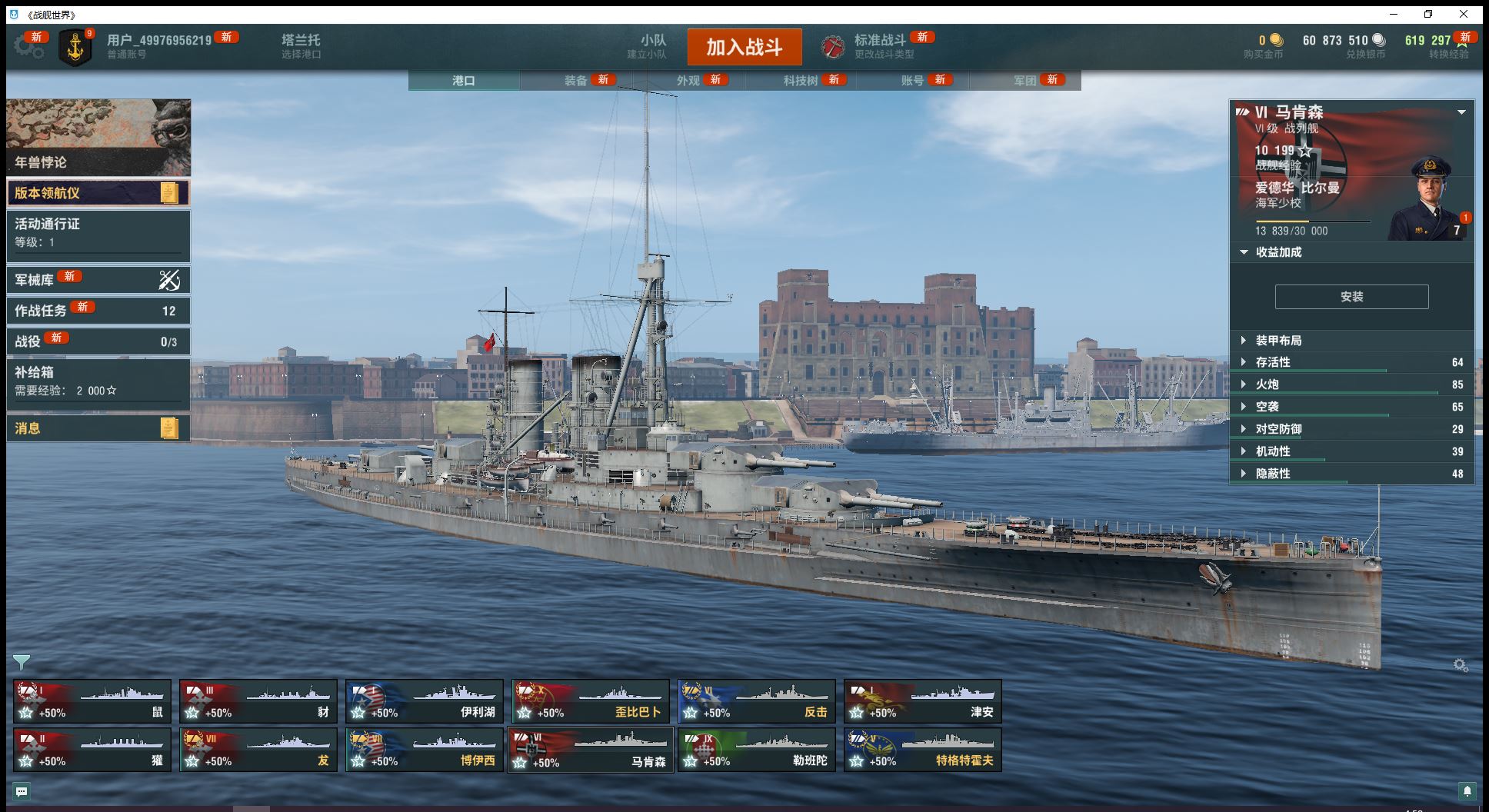Open the 科技树 tech tree tab
The width and height of the screenshot is (1489, 812).
point(800,81)
